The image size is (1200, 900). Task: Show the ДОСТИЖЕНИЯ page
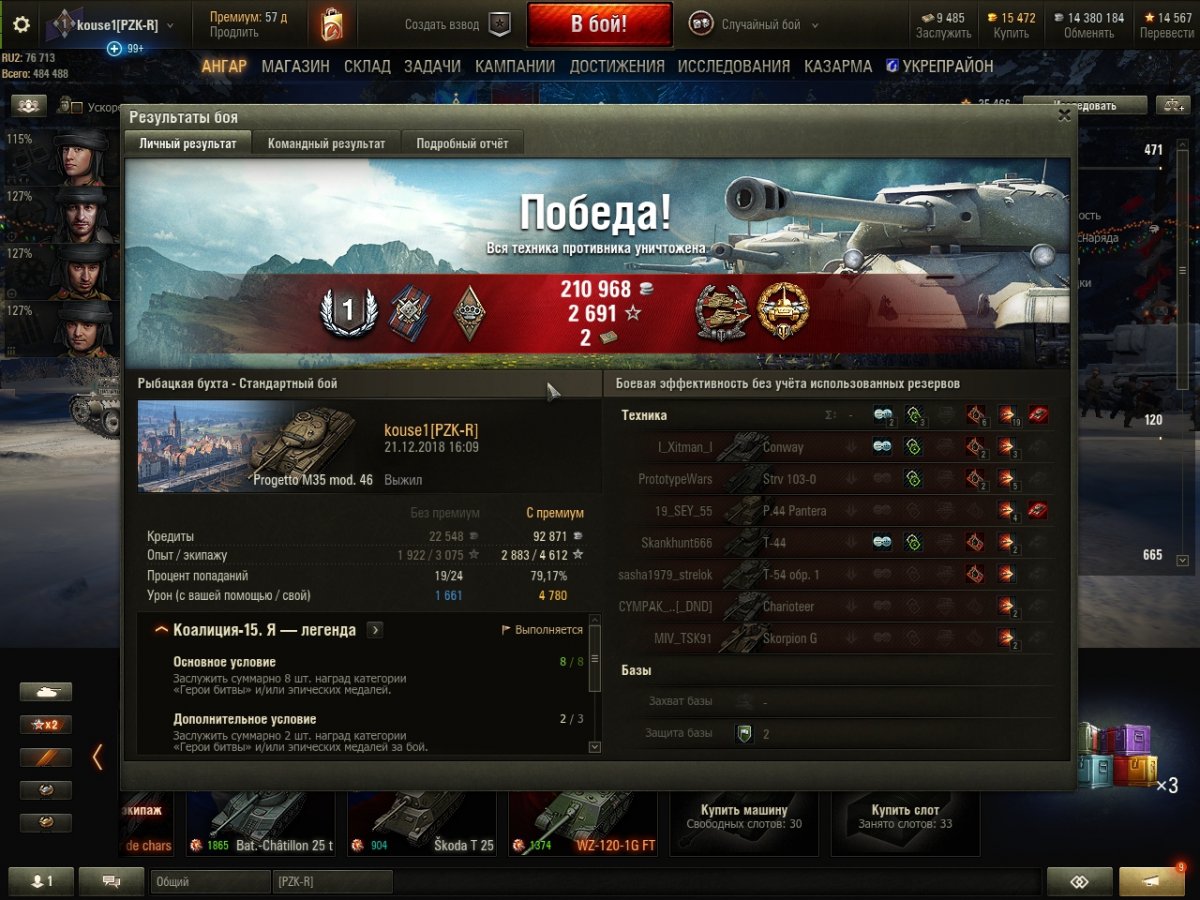(x=617, y=66)
